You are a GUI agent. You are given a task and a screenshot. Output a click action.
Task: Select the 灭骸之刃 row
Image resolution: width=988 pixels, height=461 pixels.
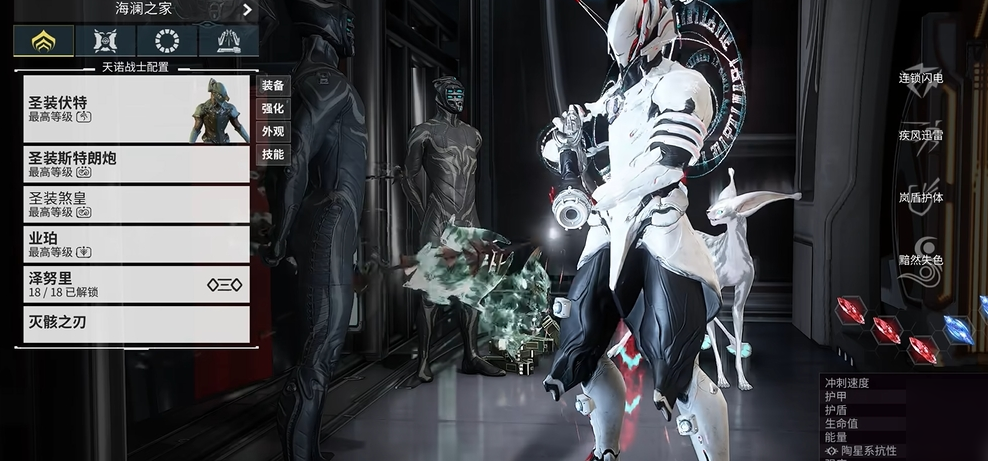click(x=136, y=324)
